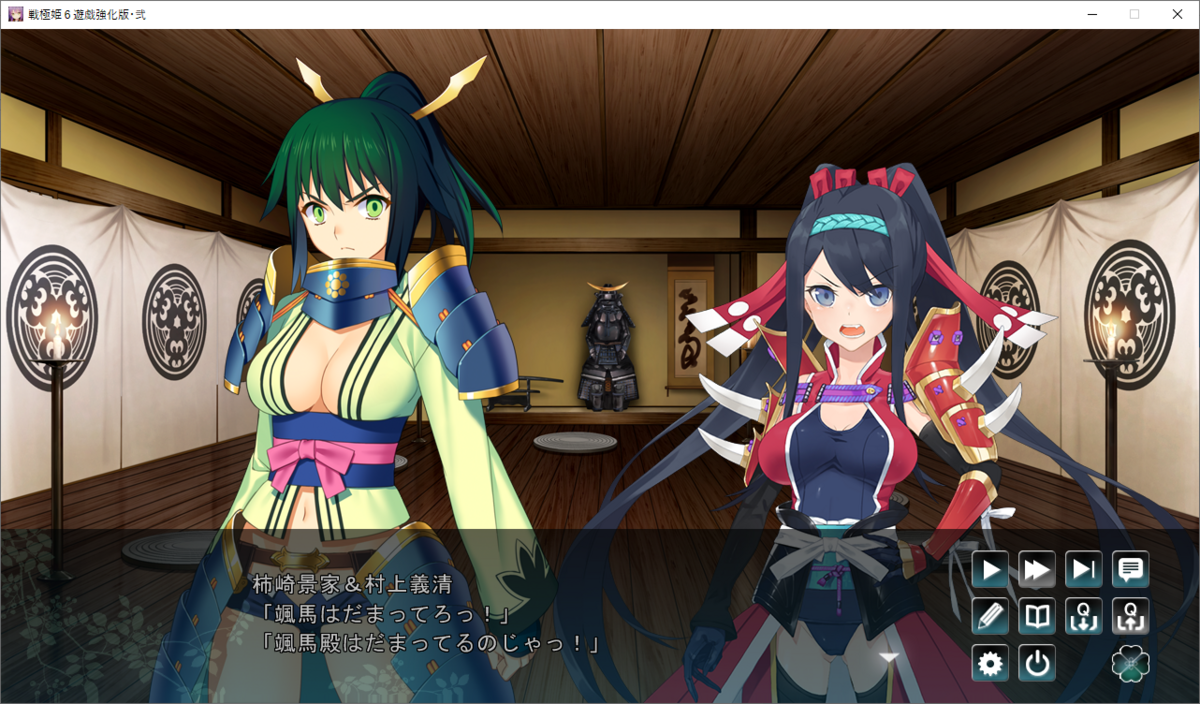The image size is (1200, 704).
Task: Jump ahead with the skip-to-next button
Action: (x=1084, y=570)
